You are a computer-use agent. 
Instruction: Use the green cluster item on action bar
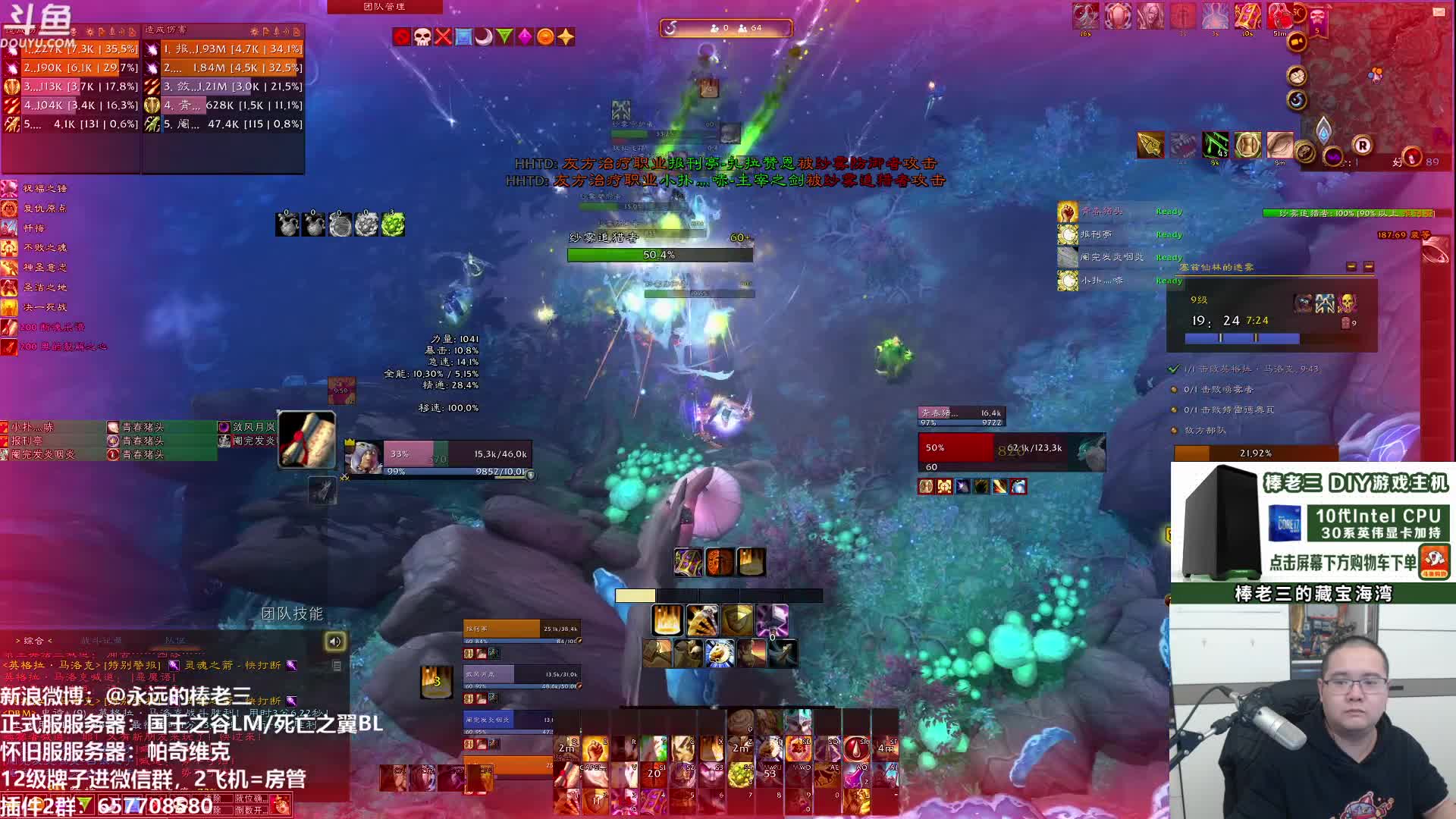point(740,775)
